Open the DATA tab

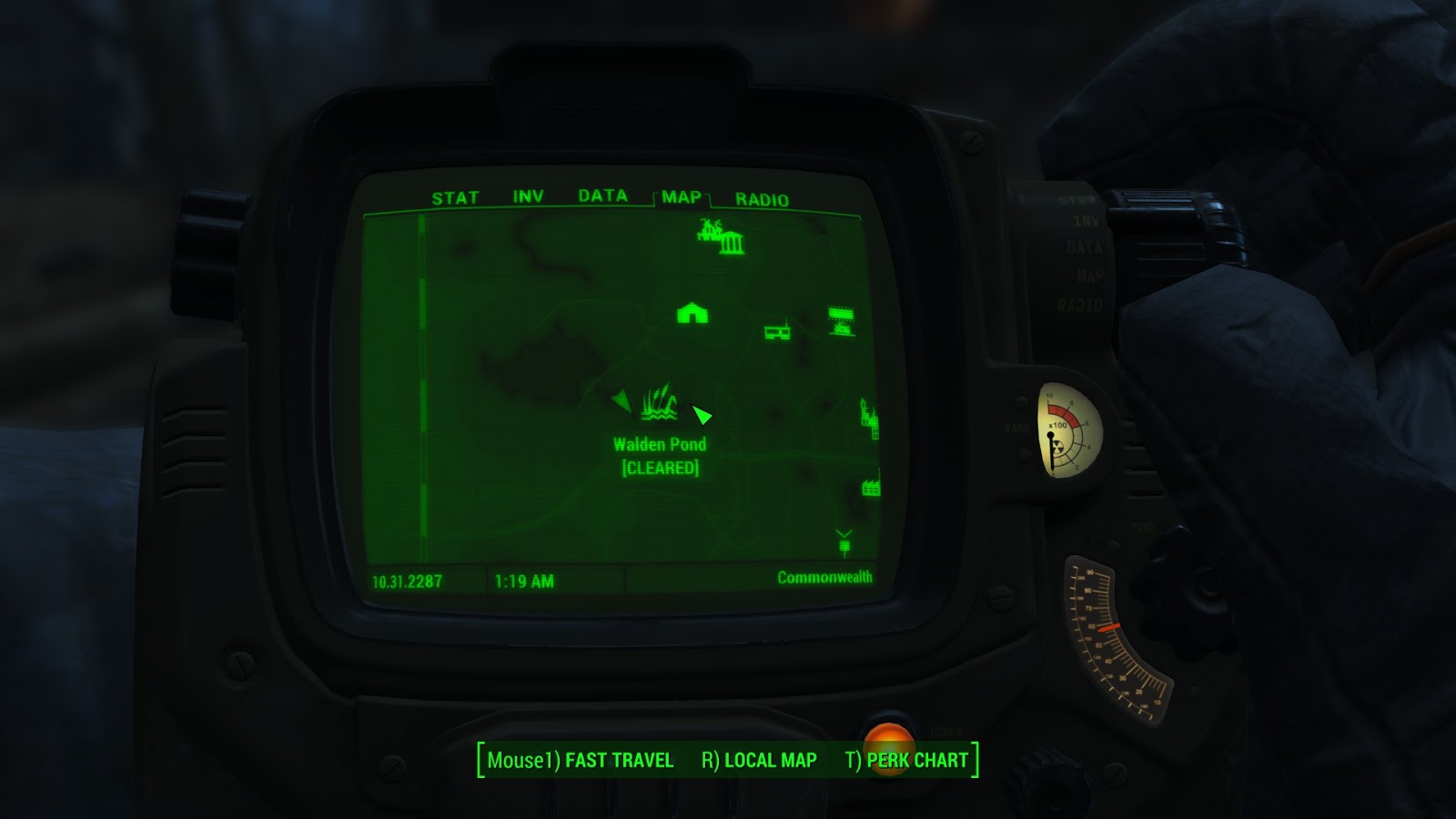602,195
